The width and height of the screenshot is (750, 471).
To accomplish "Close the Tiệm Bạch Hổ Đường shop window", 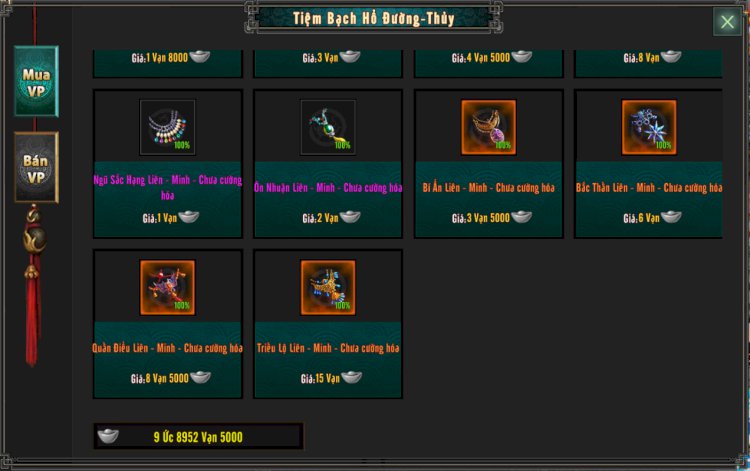I will pos(726,21).
